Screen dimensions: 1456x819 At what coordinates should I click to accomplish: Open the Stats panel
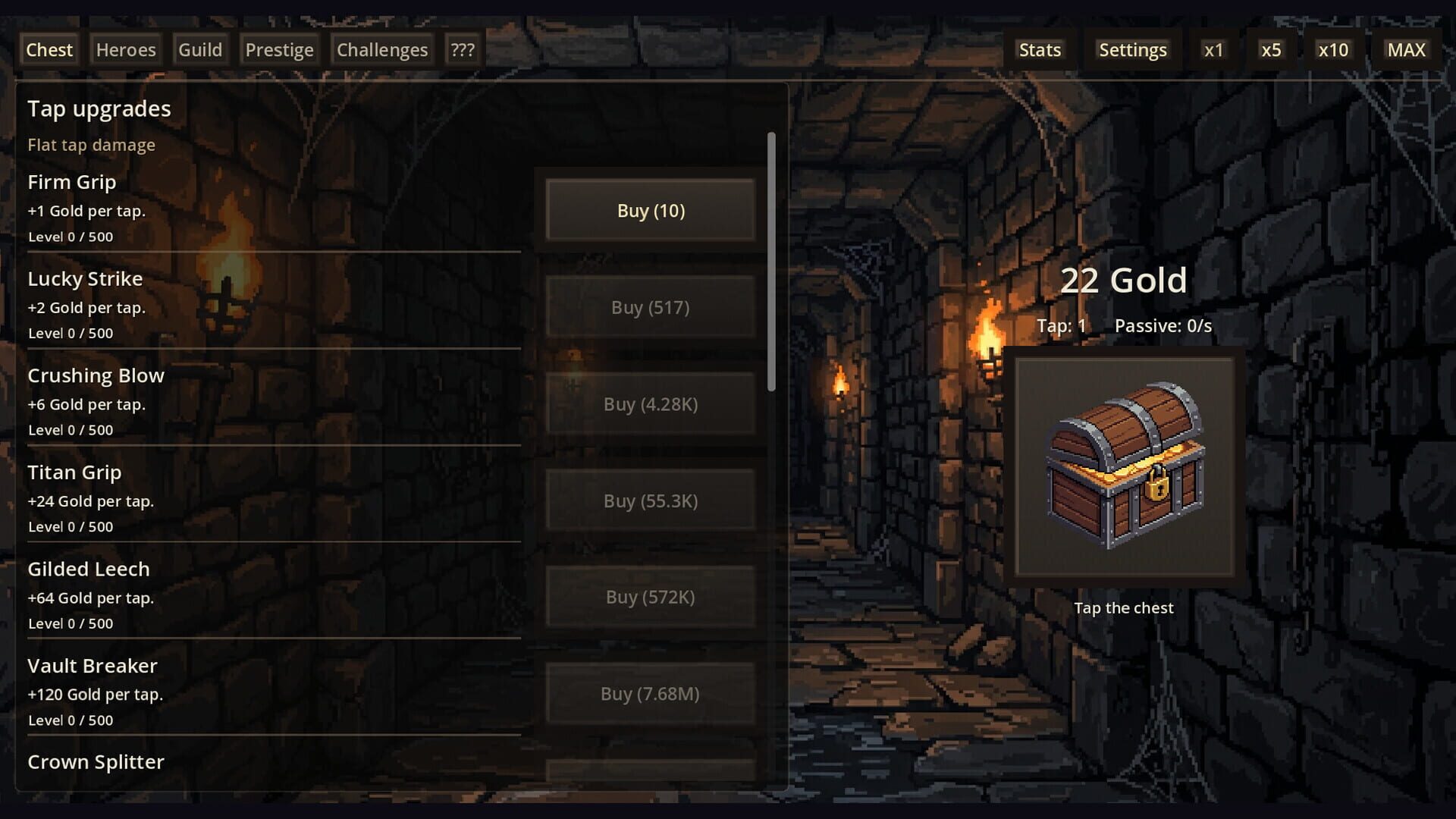1040,49
